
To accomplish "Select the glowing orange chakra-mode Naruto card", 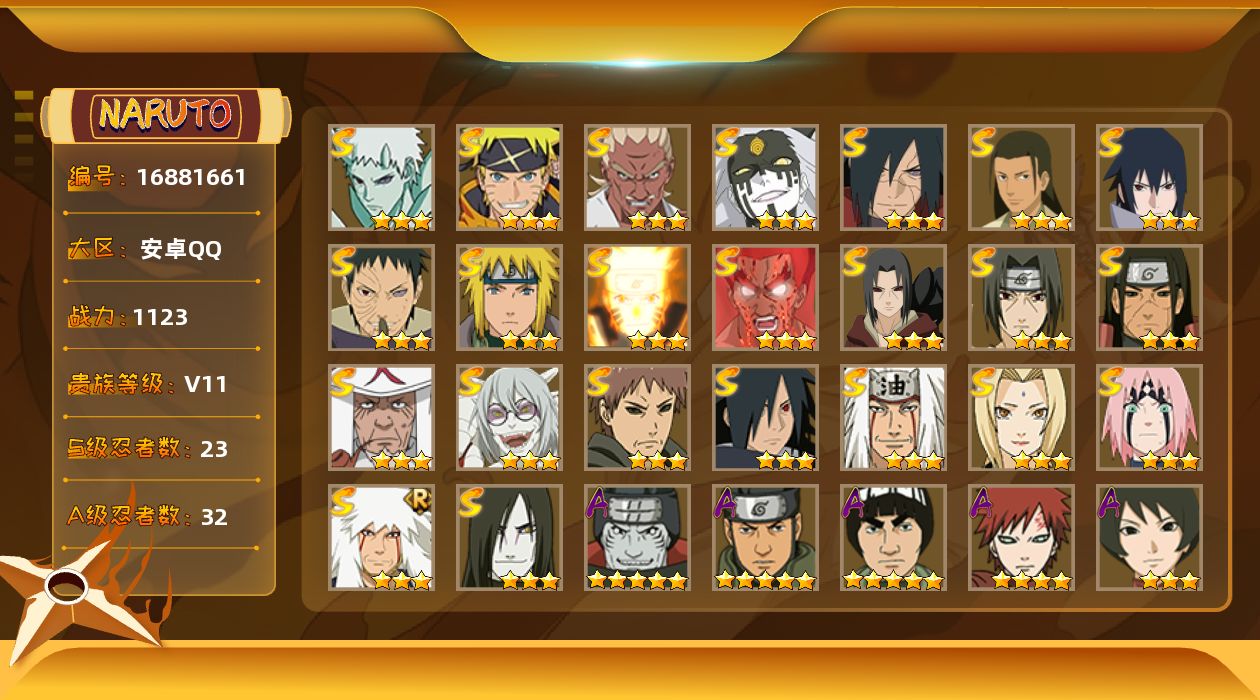I will (x=638, y=297).
